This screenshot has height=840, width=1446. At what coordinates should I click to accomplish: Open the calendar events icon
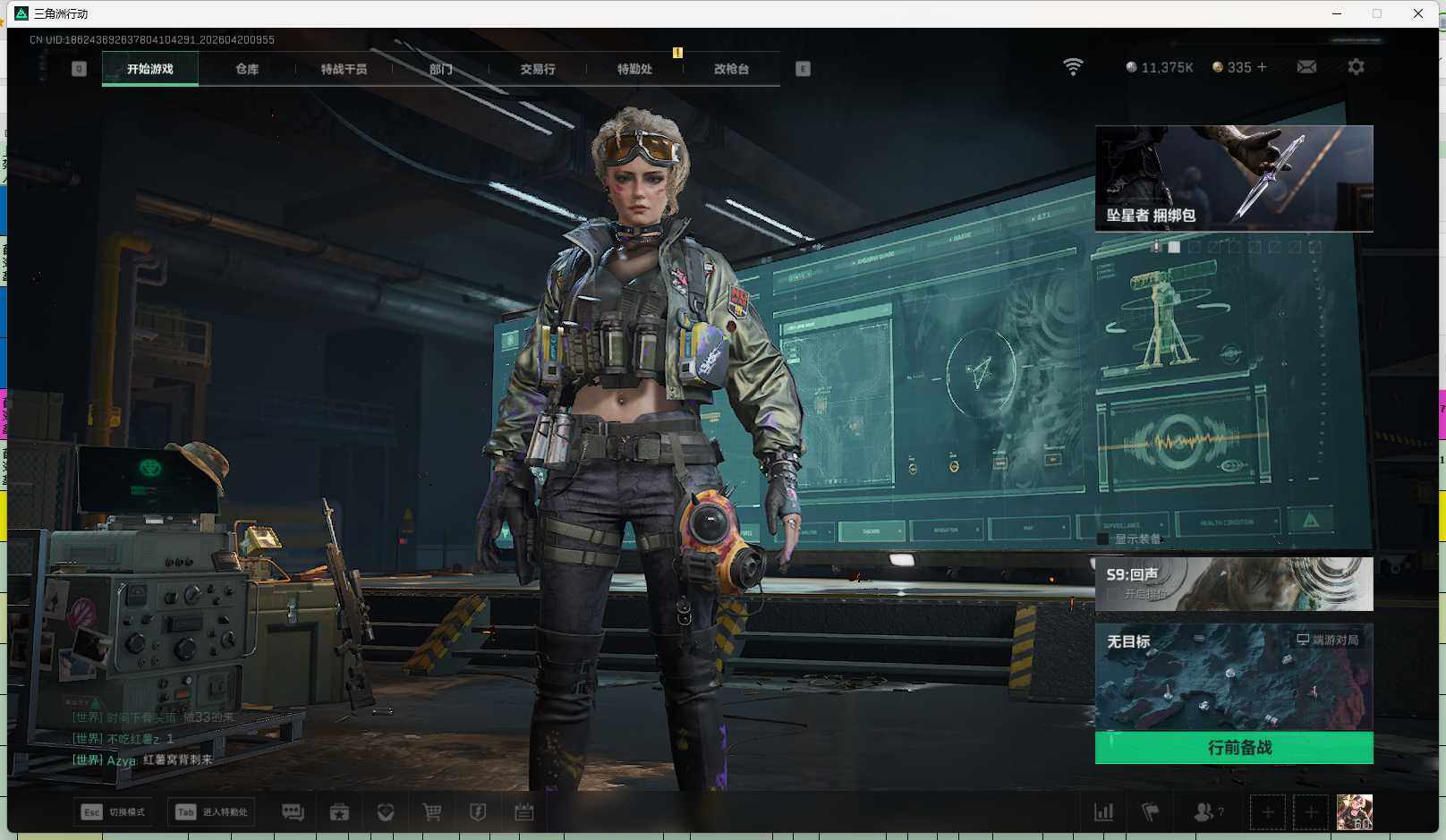click(x=524, y=812)
